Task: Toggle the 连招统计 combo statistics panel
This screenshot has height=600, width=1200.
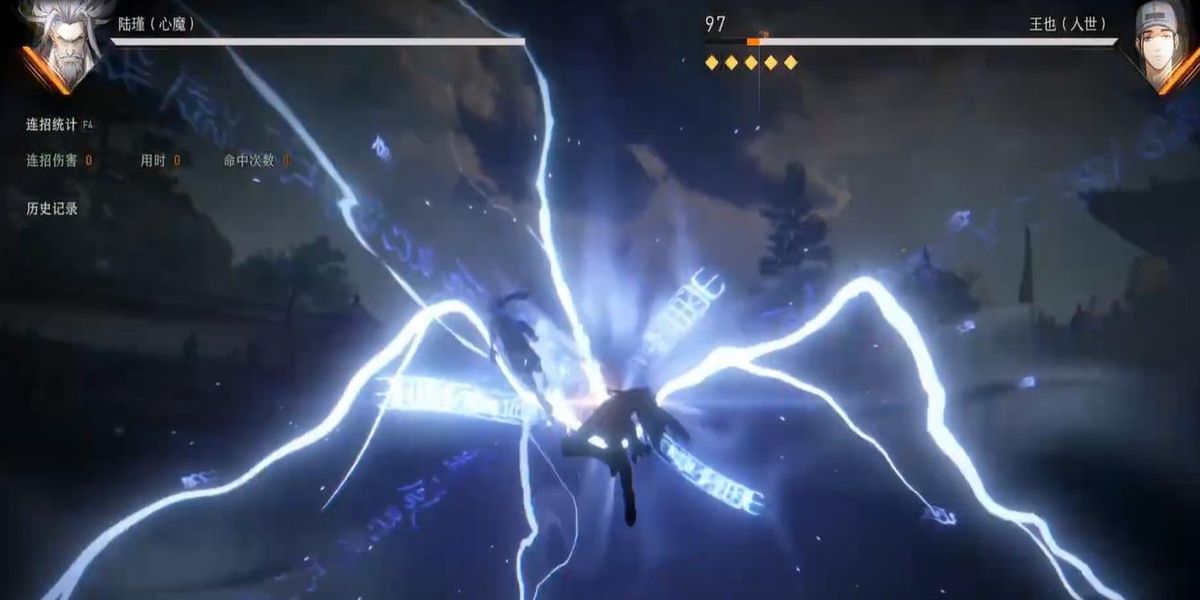Action: 54,125
